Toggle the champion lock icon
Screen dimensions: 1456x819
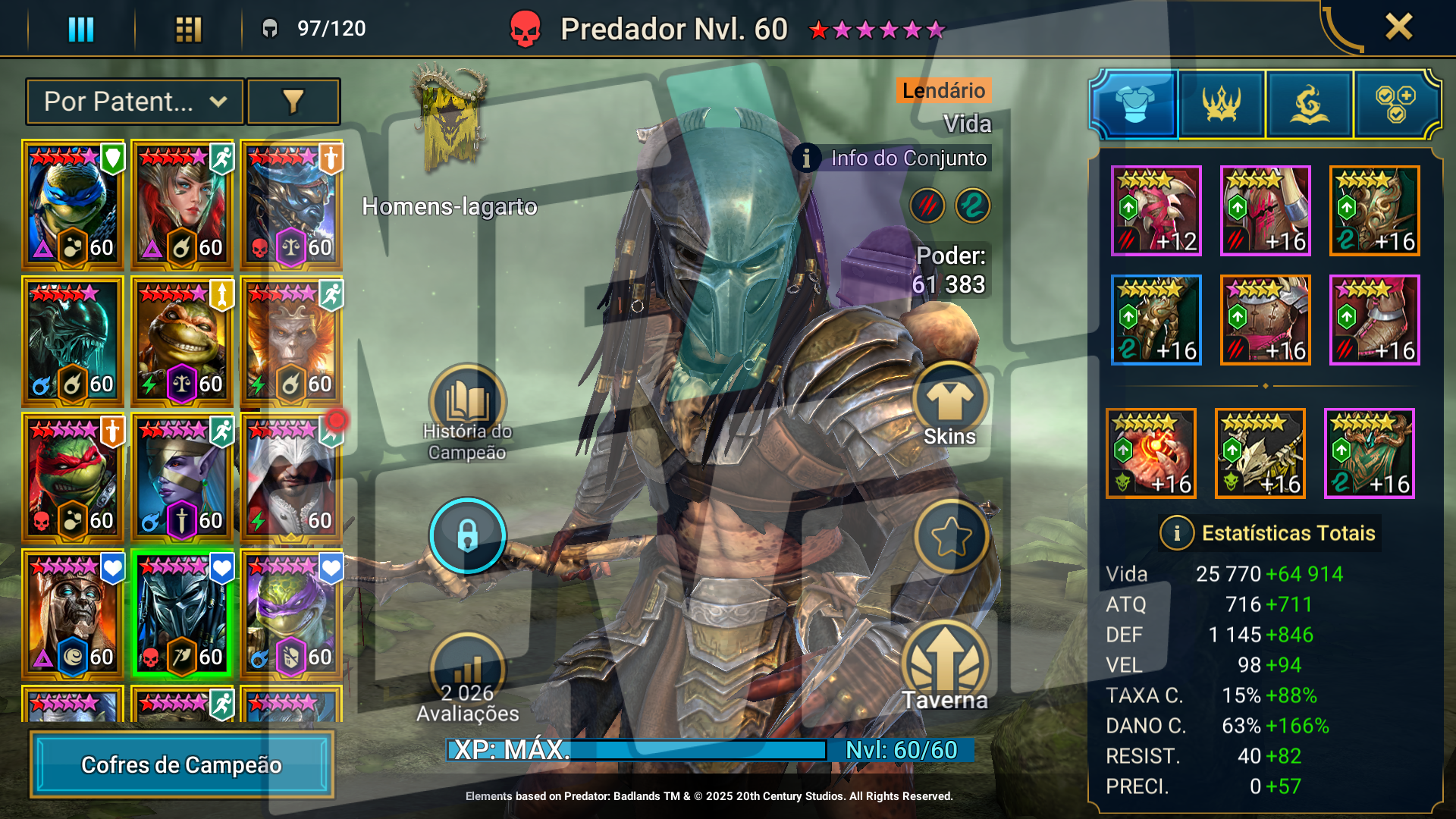click(x=467, y=535)
